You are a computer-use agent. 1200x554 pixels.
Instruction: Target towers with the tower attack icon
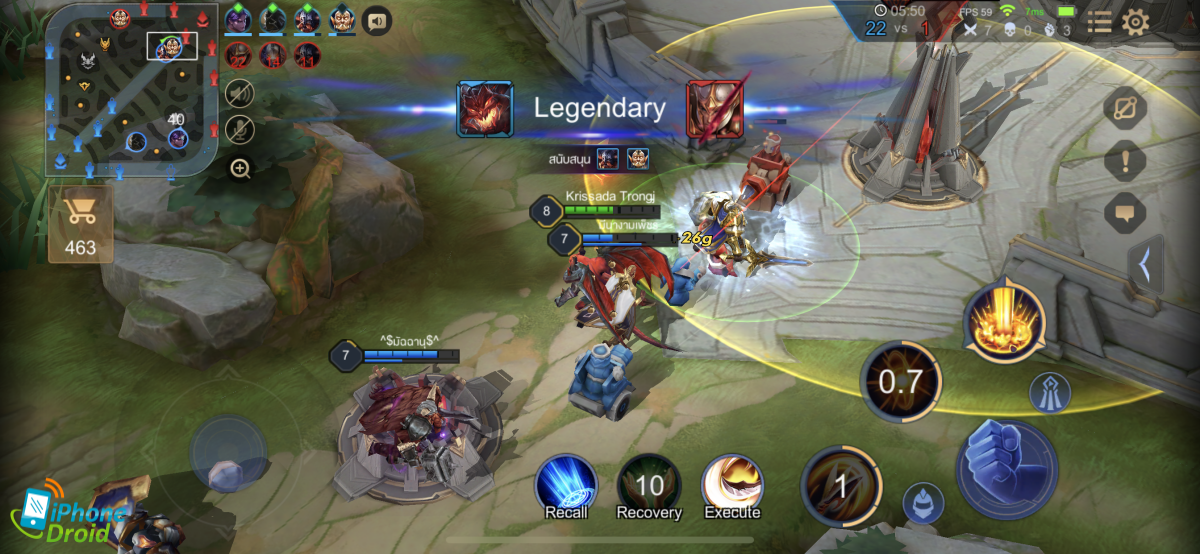point(1050,392)
